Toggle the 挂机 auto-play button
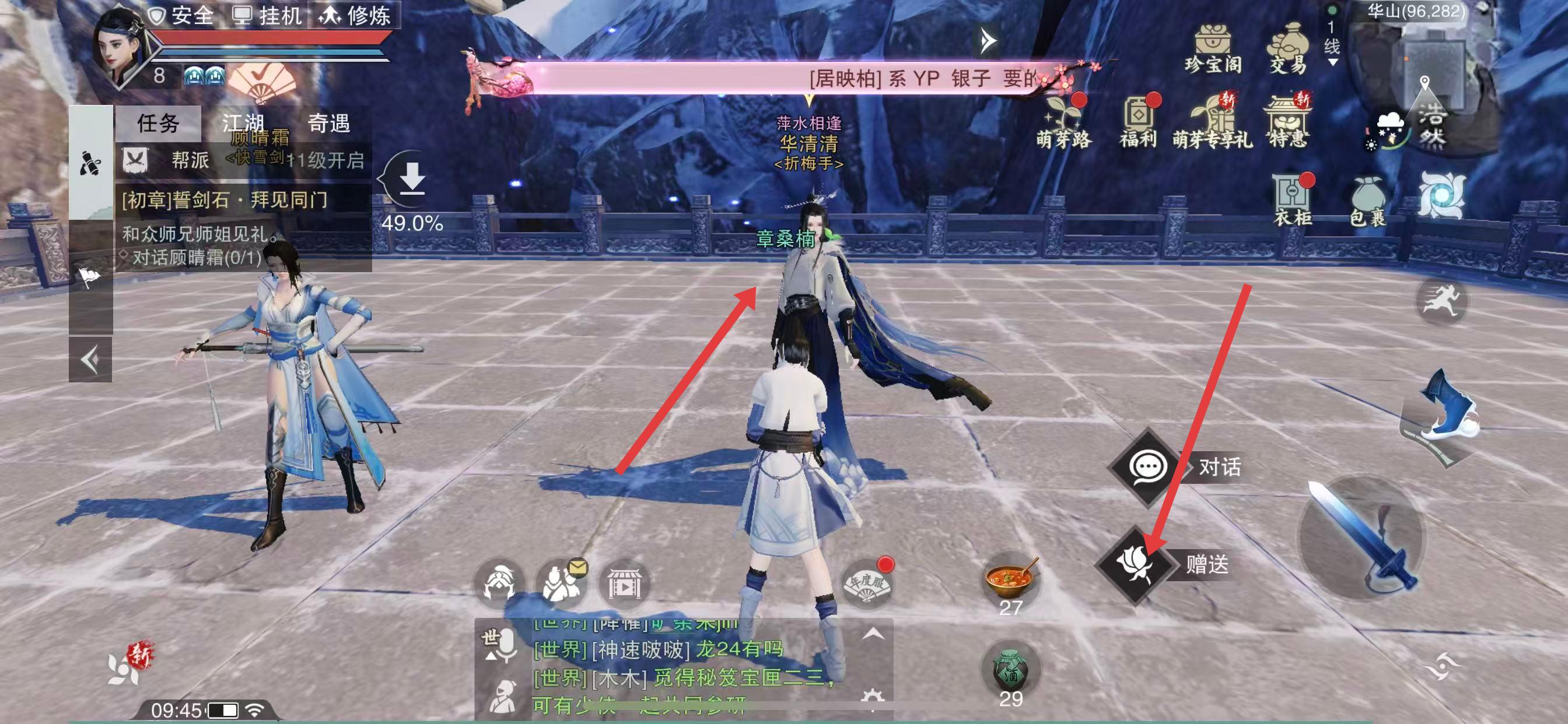1568x724 pixels. [x=268, y=15]
